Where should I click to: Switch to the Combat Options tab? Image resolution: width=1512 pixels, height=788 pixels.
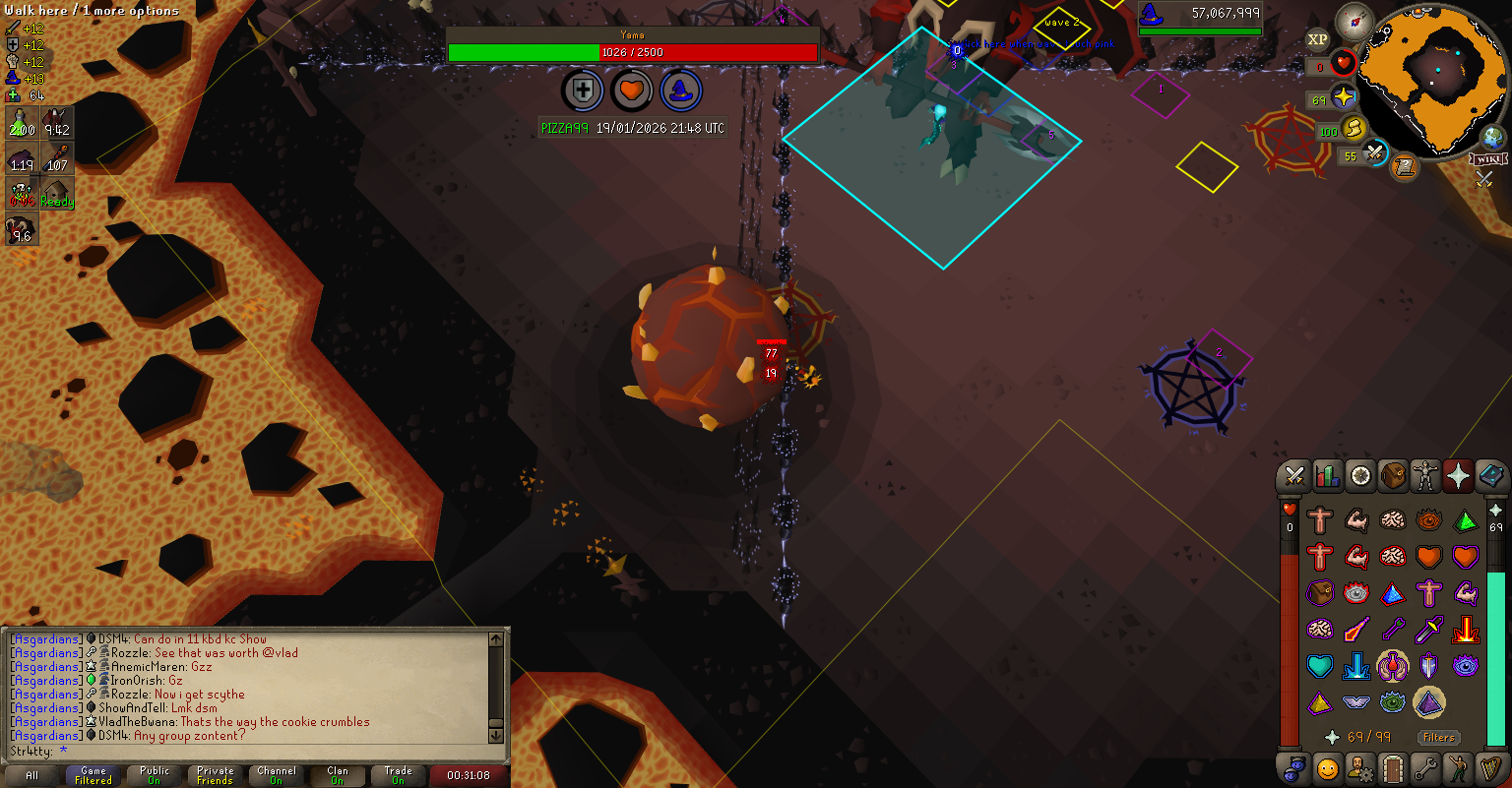coord(1294,477)
